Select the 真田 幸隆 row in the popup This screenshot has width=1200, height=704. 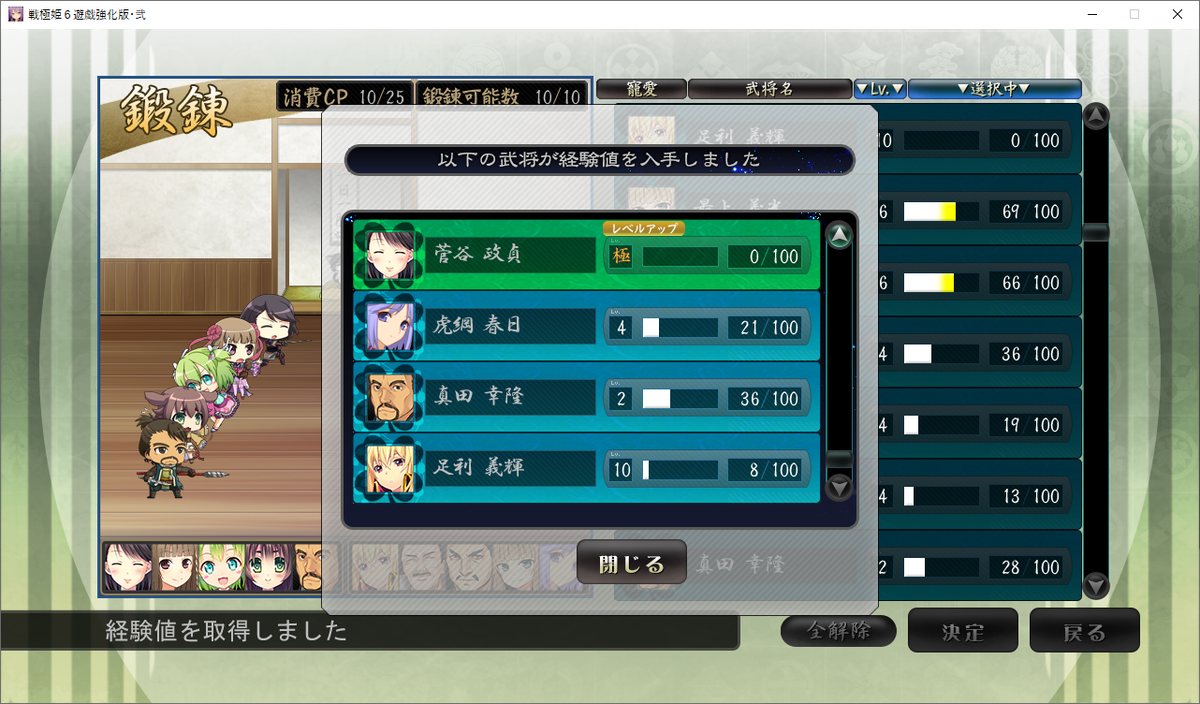coord(586,398)
